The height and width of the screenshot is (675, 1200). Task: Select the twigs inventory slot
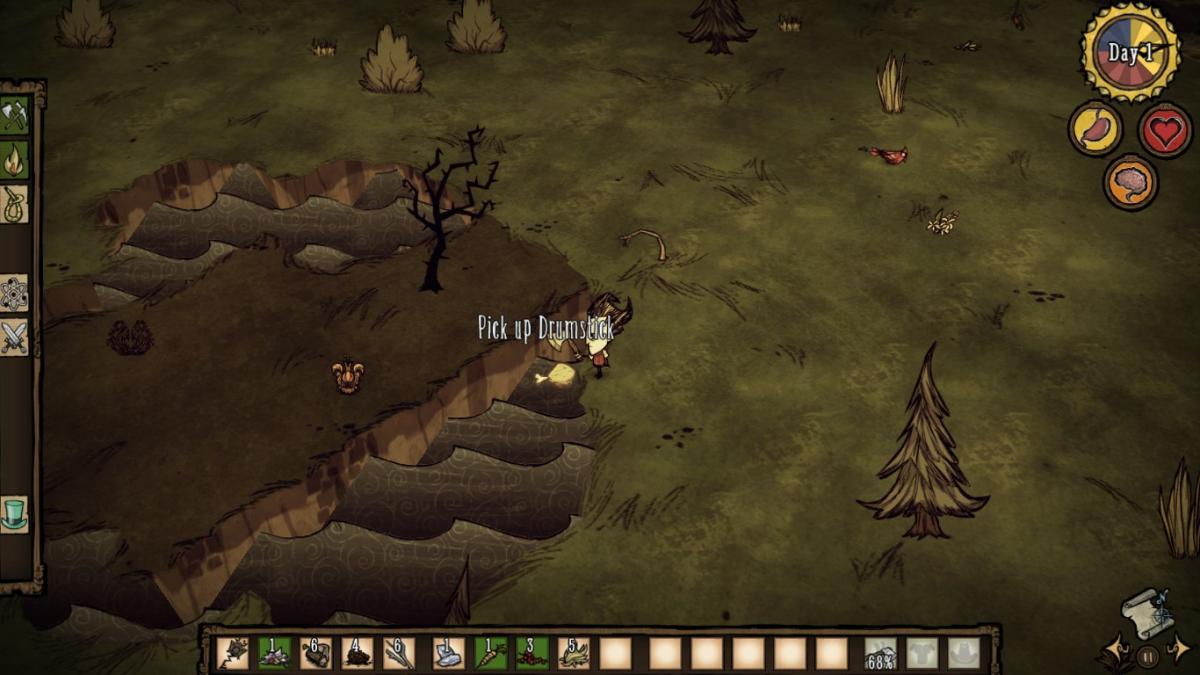pos(399,653)
